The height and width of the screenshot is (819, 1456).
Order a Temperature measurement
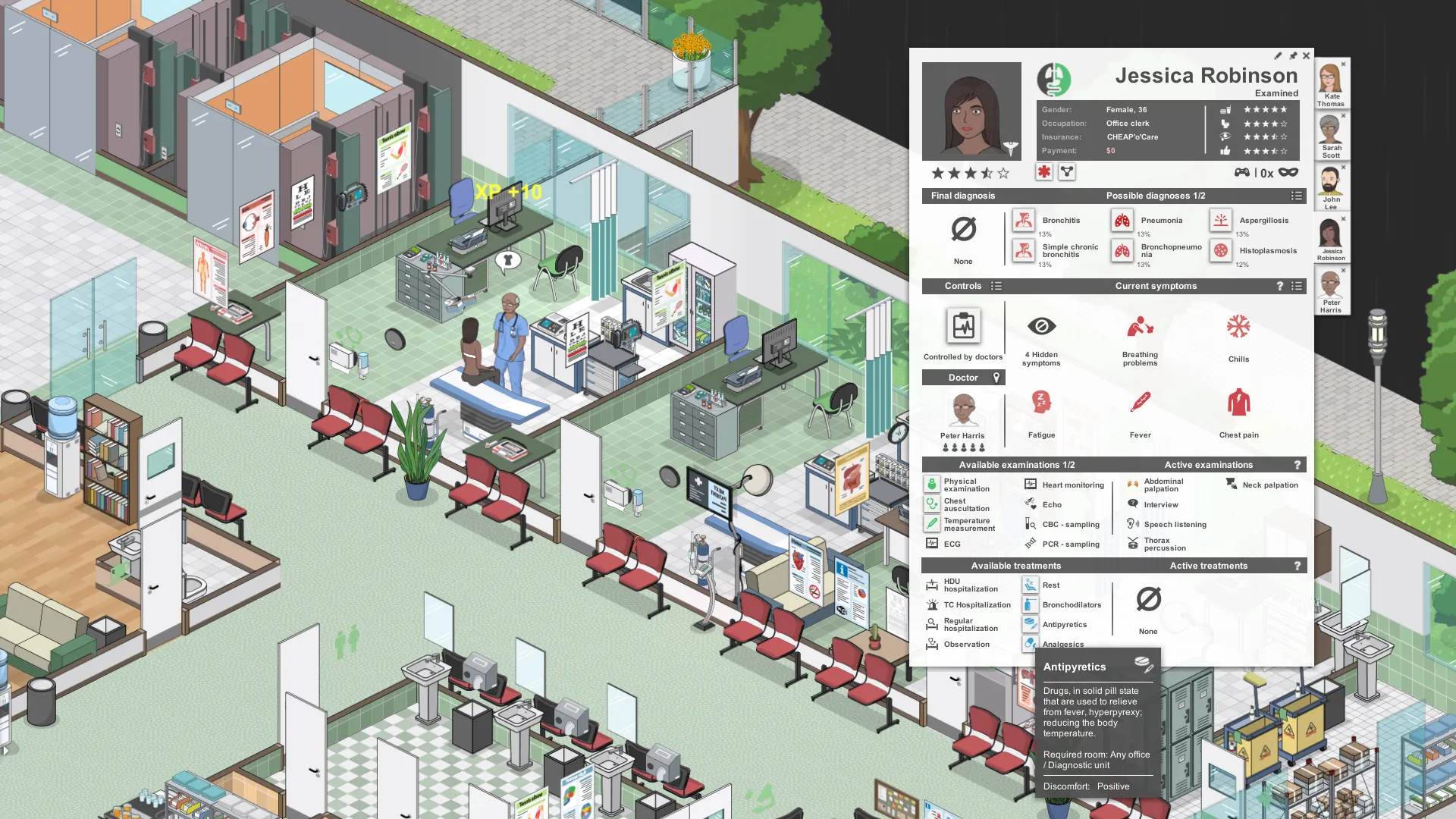coord(933,523)
